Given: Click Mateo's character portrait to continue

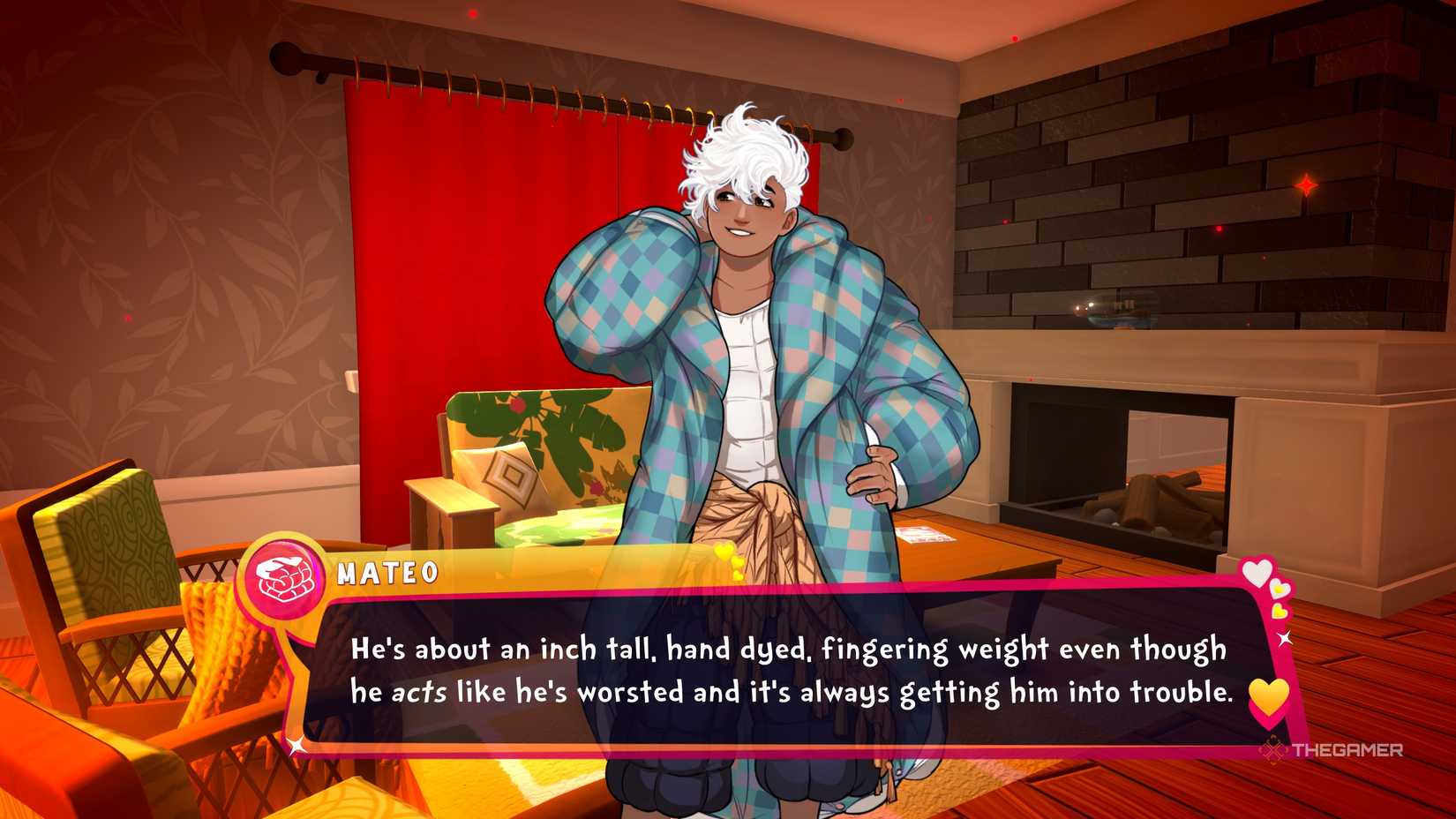Looking at the screenshot, I should [x=750, y=353].
